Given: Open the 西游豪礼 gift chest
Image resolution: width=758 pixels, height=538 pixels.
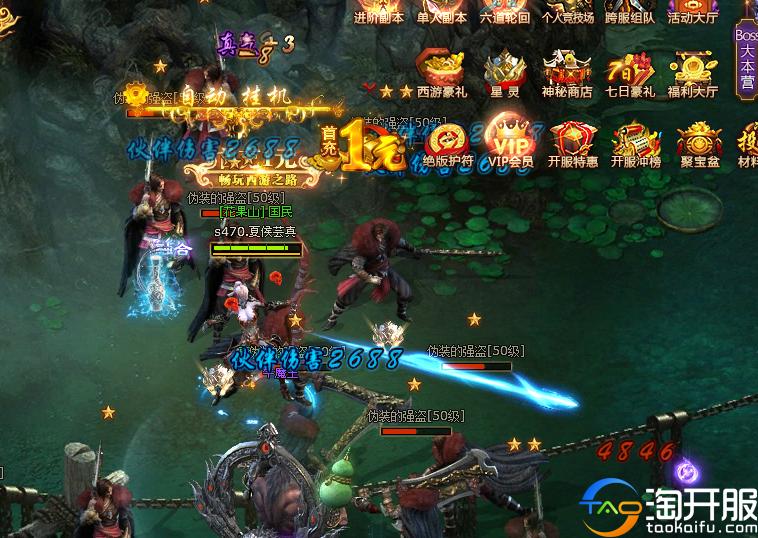Looking at the screenshot, I should click(442, 74).
